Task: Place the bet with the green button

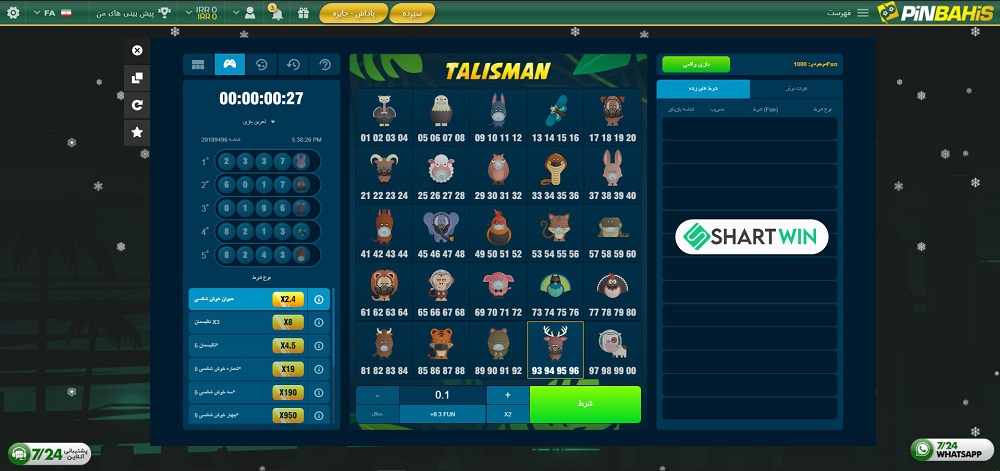Action: 585,404
